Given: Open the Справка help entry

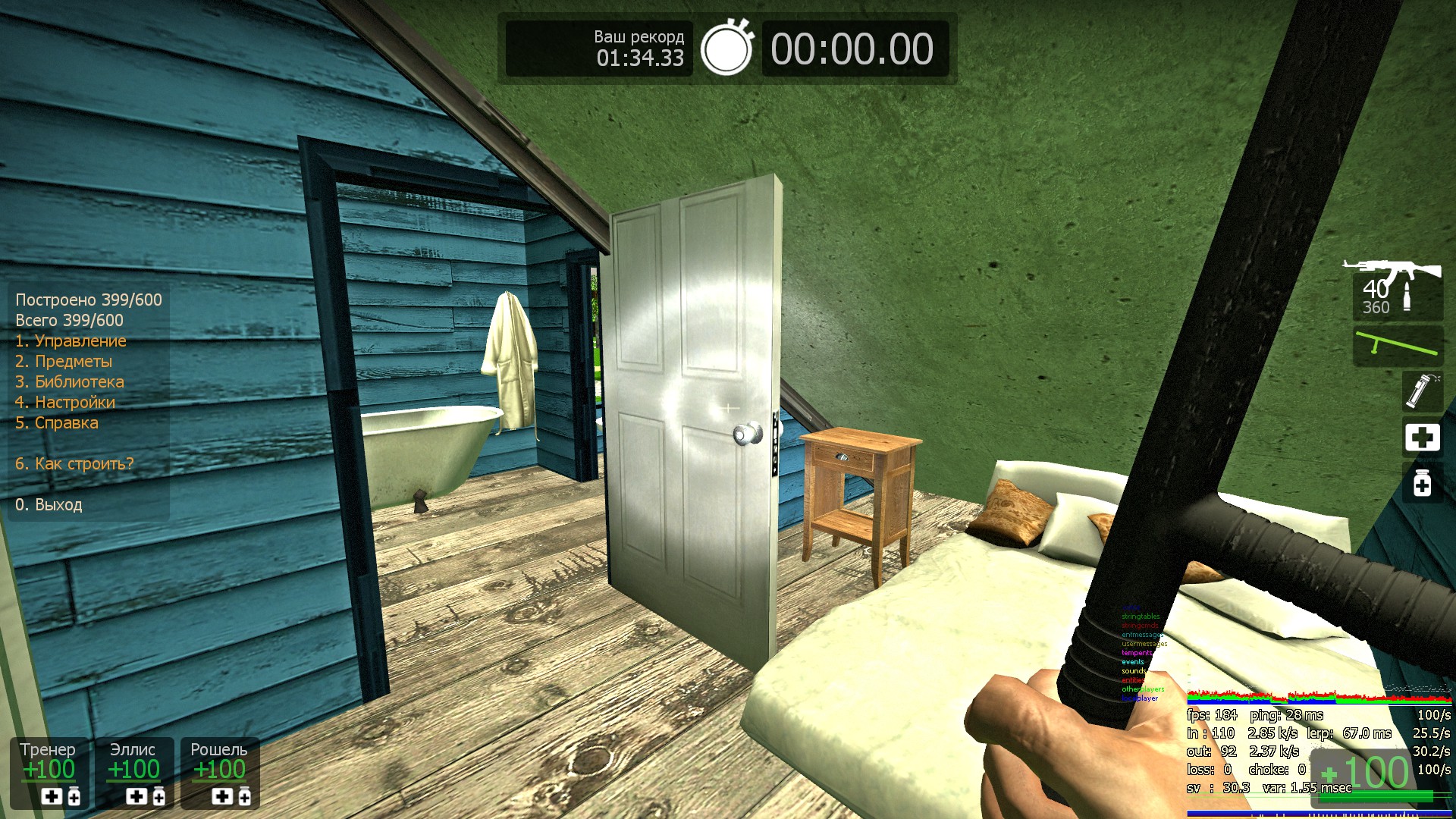Looking at the screenshot, I should pyautogui.click(x=57, y=423).
